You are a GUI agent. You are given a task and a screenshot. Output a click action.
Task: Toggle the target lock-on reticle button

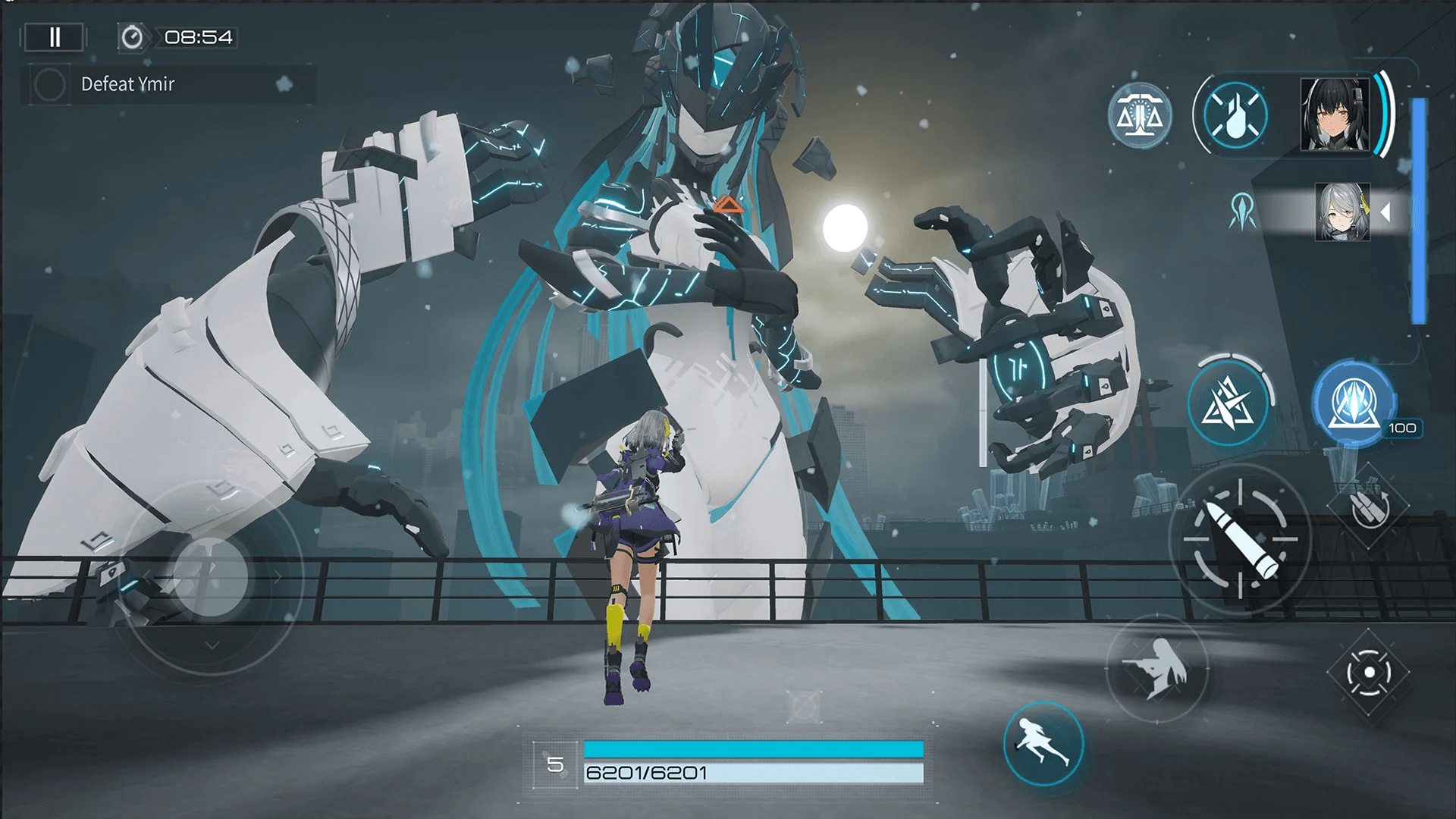coord(1369,673)
